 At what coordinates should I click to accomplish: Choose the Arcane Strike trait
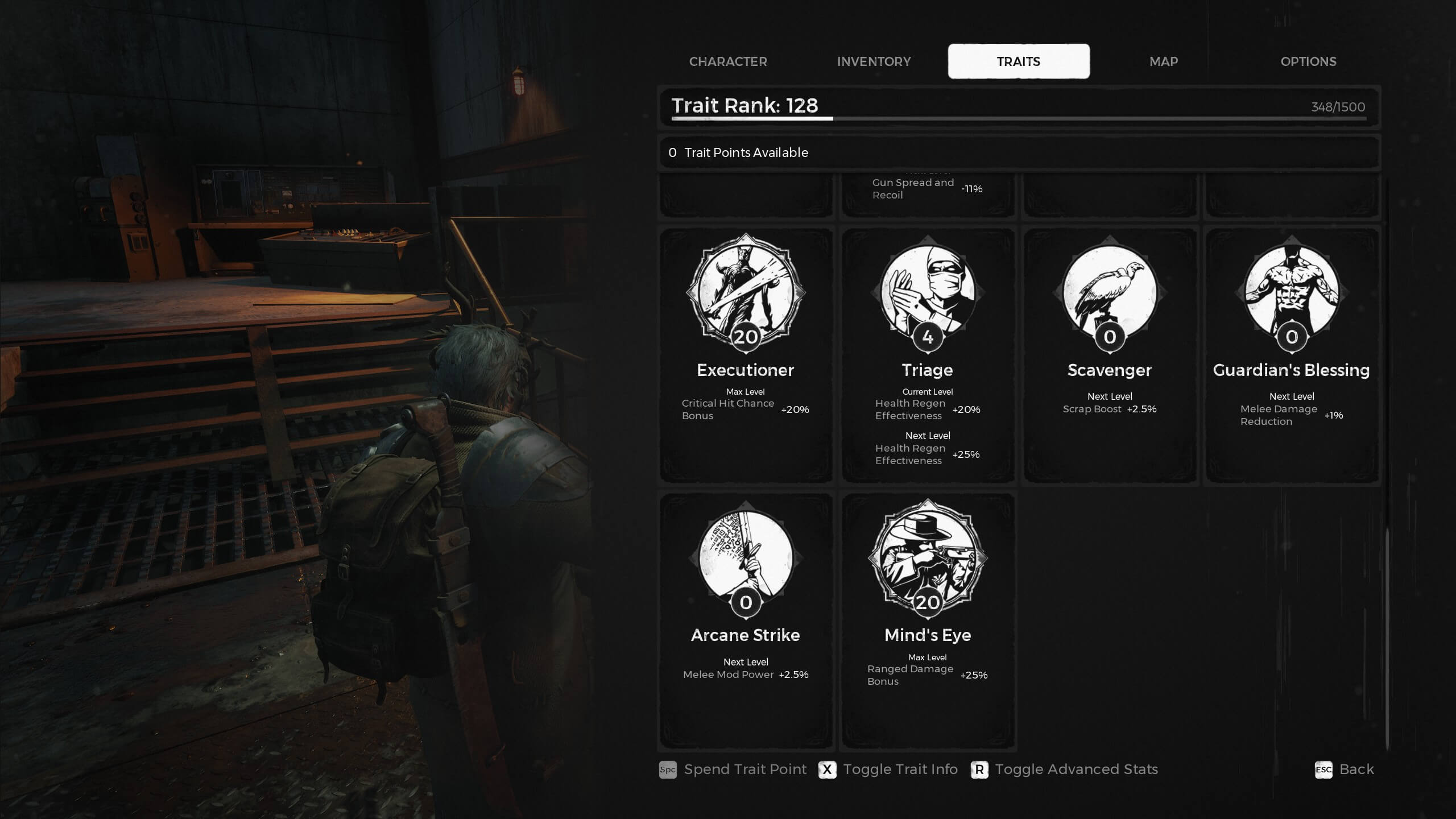[x=746, y=620]
